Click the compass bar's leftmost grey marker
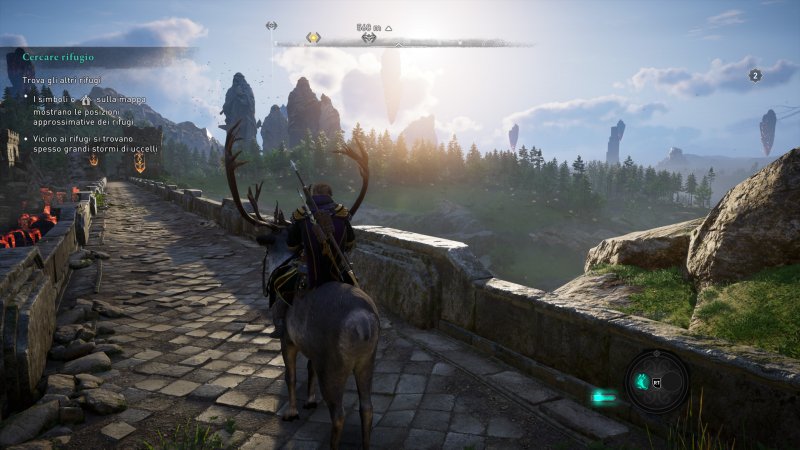Viewport: 800px width, 450px height. tap(271, 26)
